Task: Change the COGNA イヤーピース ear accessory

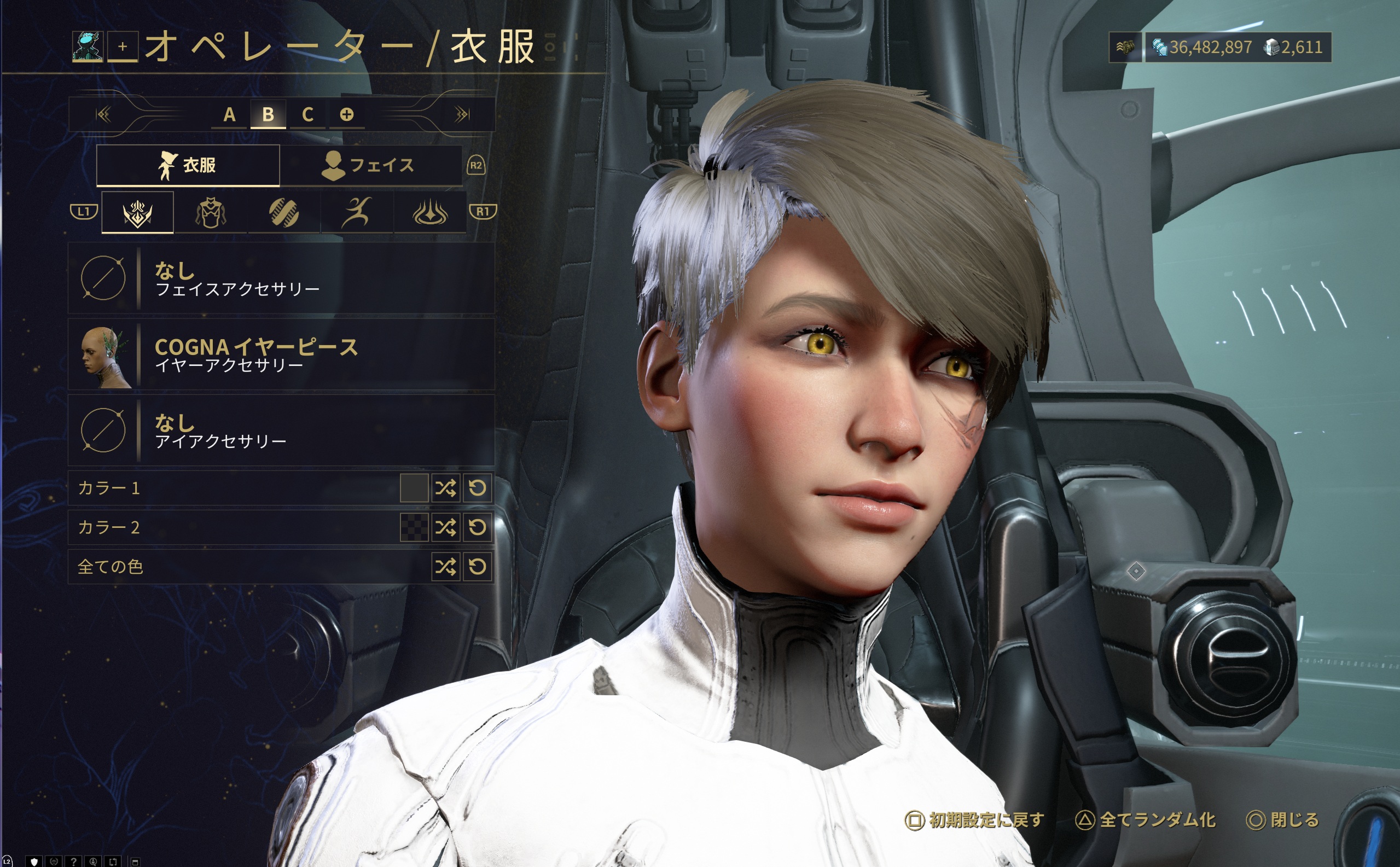Action: (281, 354)
